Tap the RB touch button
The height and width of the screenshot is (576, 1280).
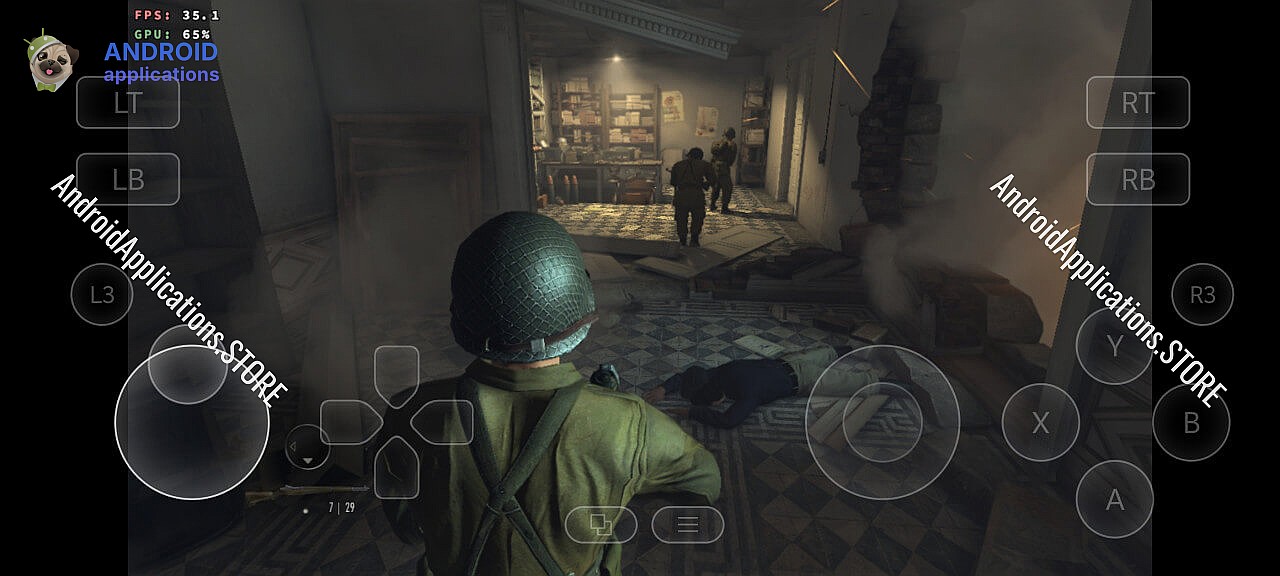click(x=1138, y=179)
